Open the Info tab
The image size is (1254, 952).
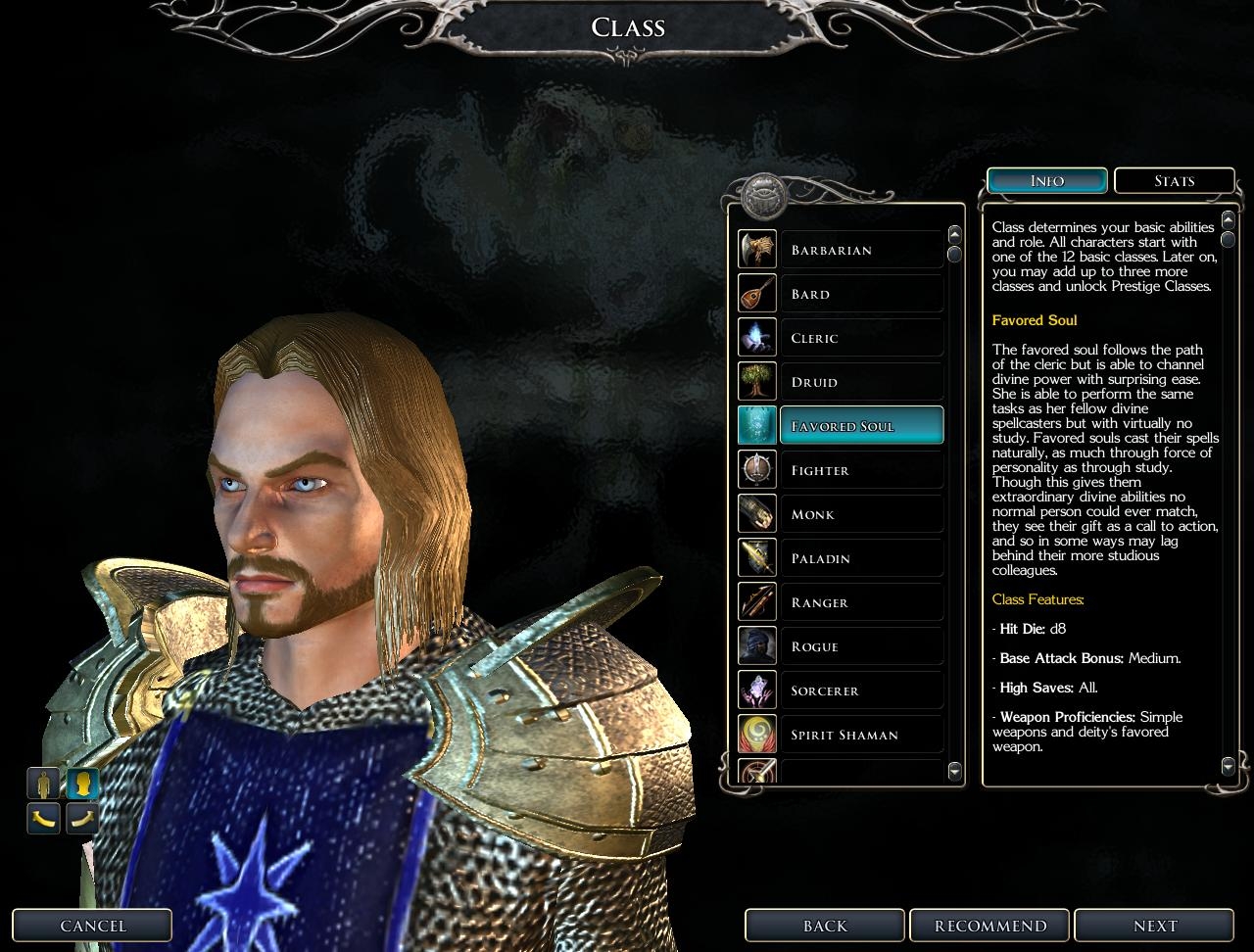click(x=1047, y=181)
